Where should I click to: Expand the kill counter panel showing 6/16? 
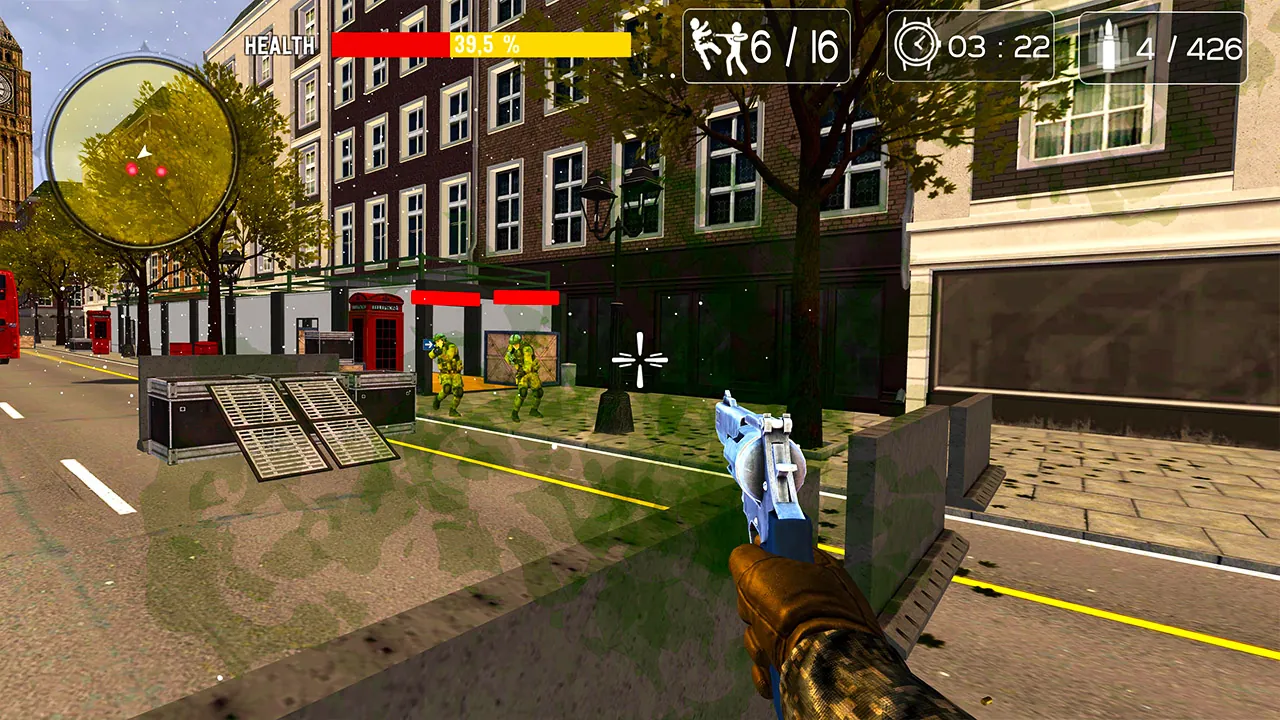(x=766, y=45)
